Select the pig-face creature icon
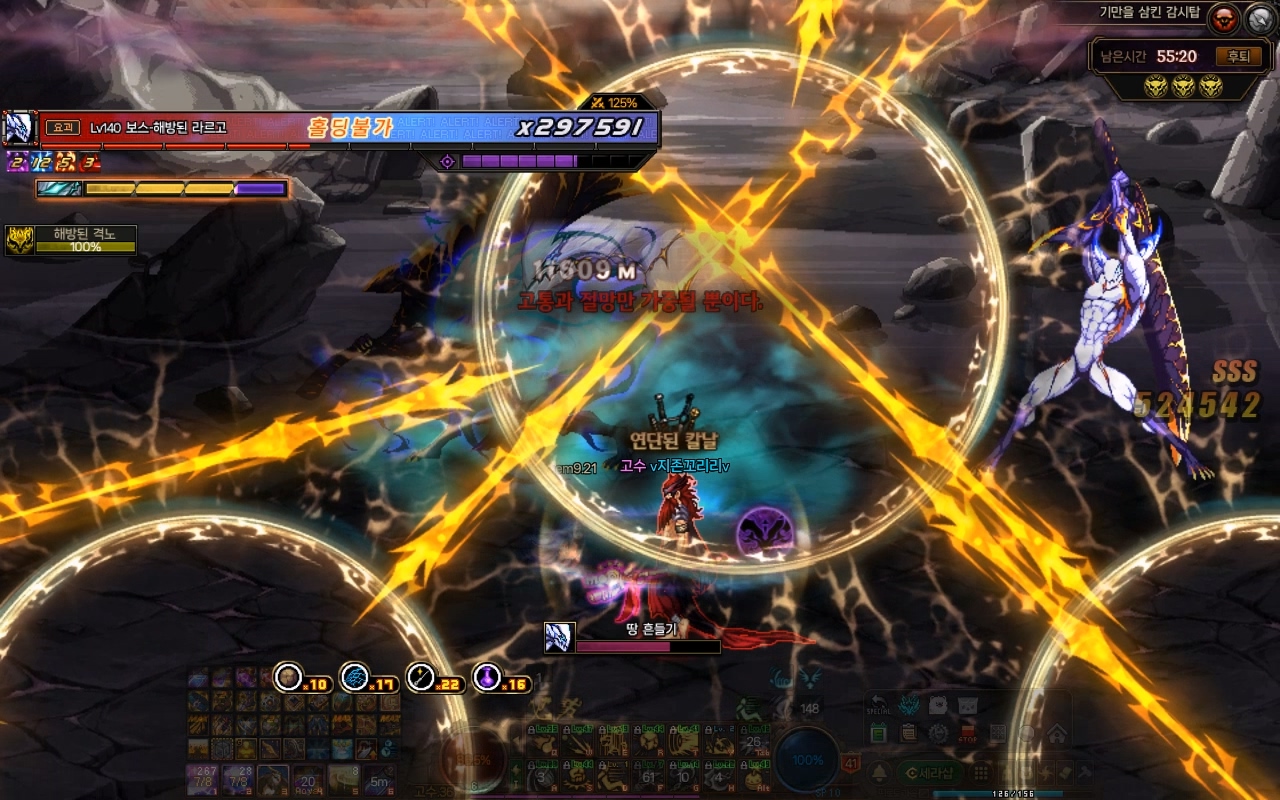The image size is (1280, 800). 937,705
